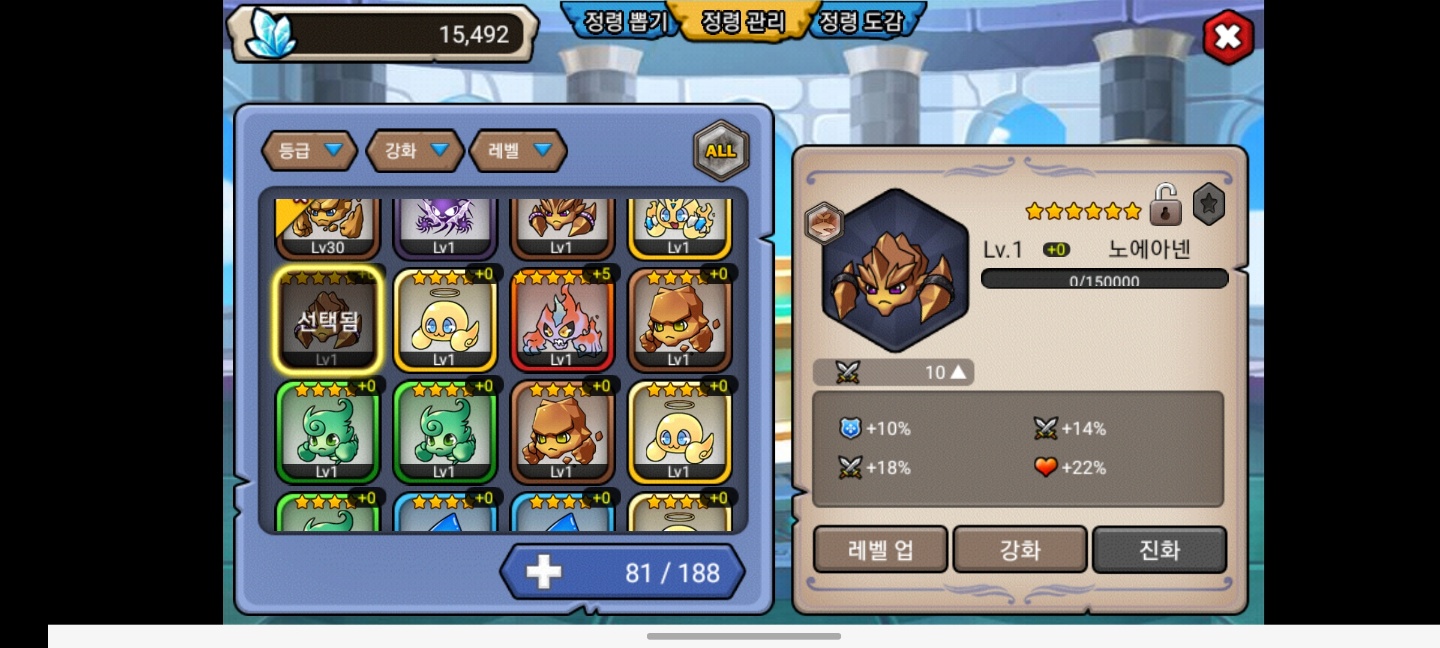Tap the 레벨 업 button

pos(880,549)
